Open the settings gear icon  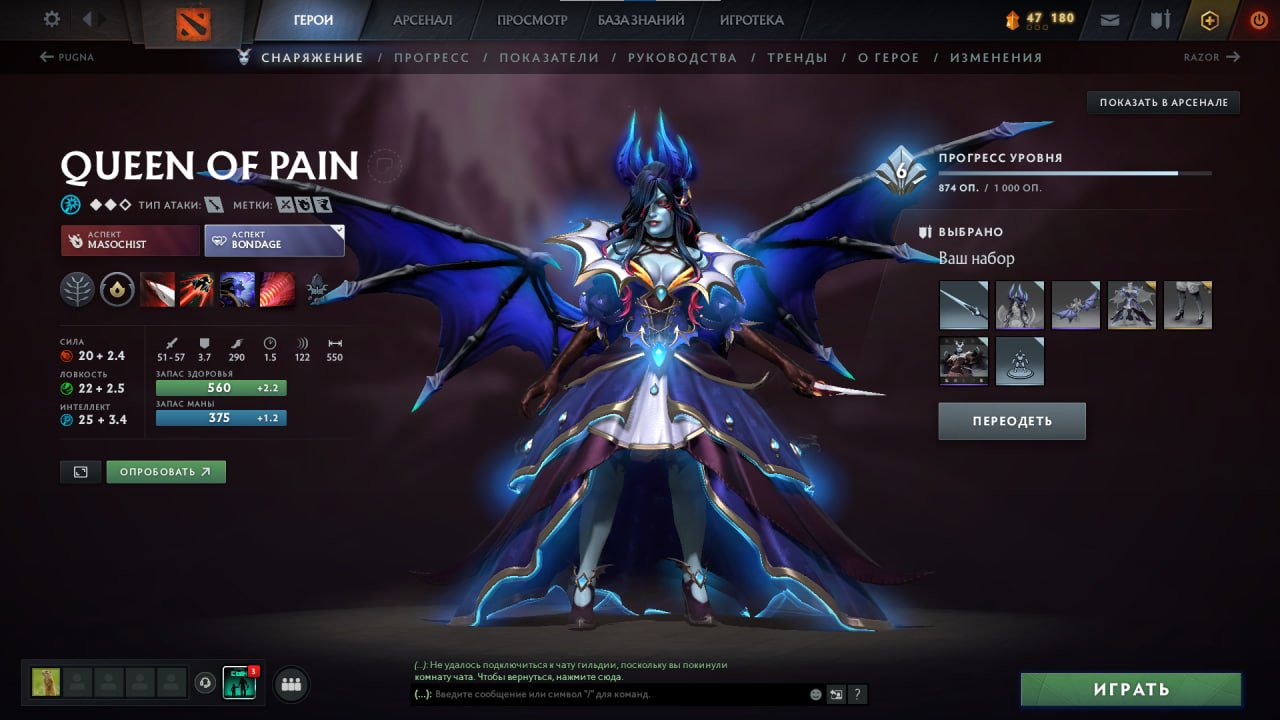click(53, 18)
